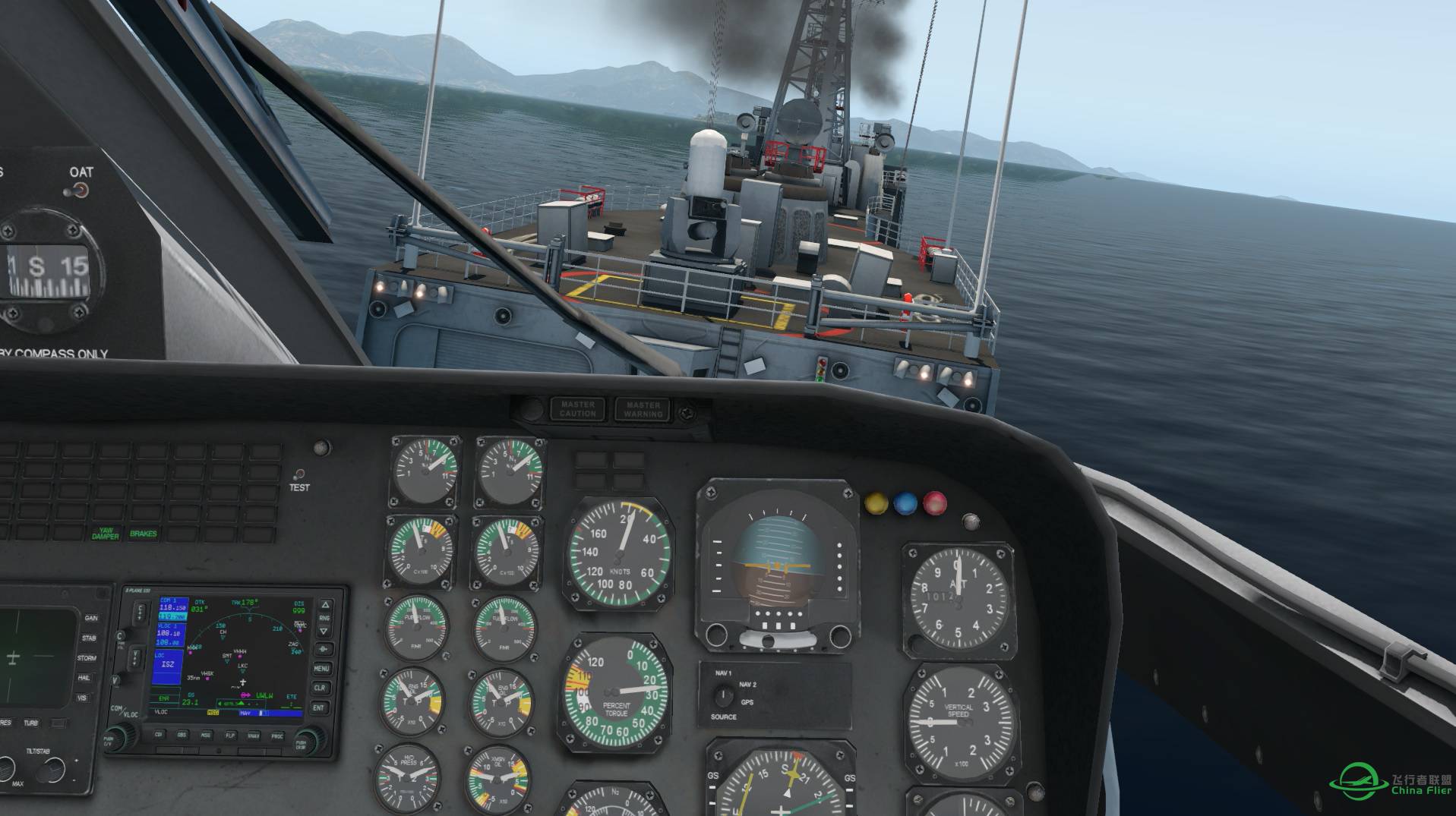Hit the CLR button on the GPS
Screen dimensions: 1456x816
pyautogui.click(x=321, y=688)
